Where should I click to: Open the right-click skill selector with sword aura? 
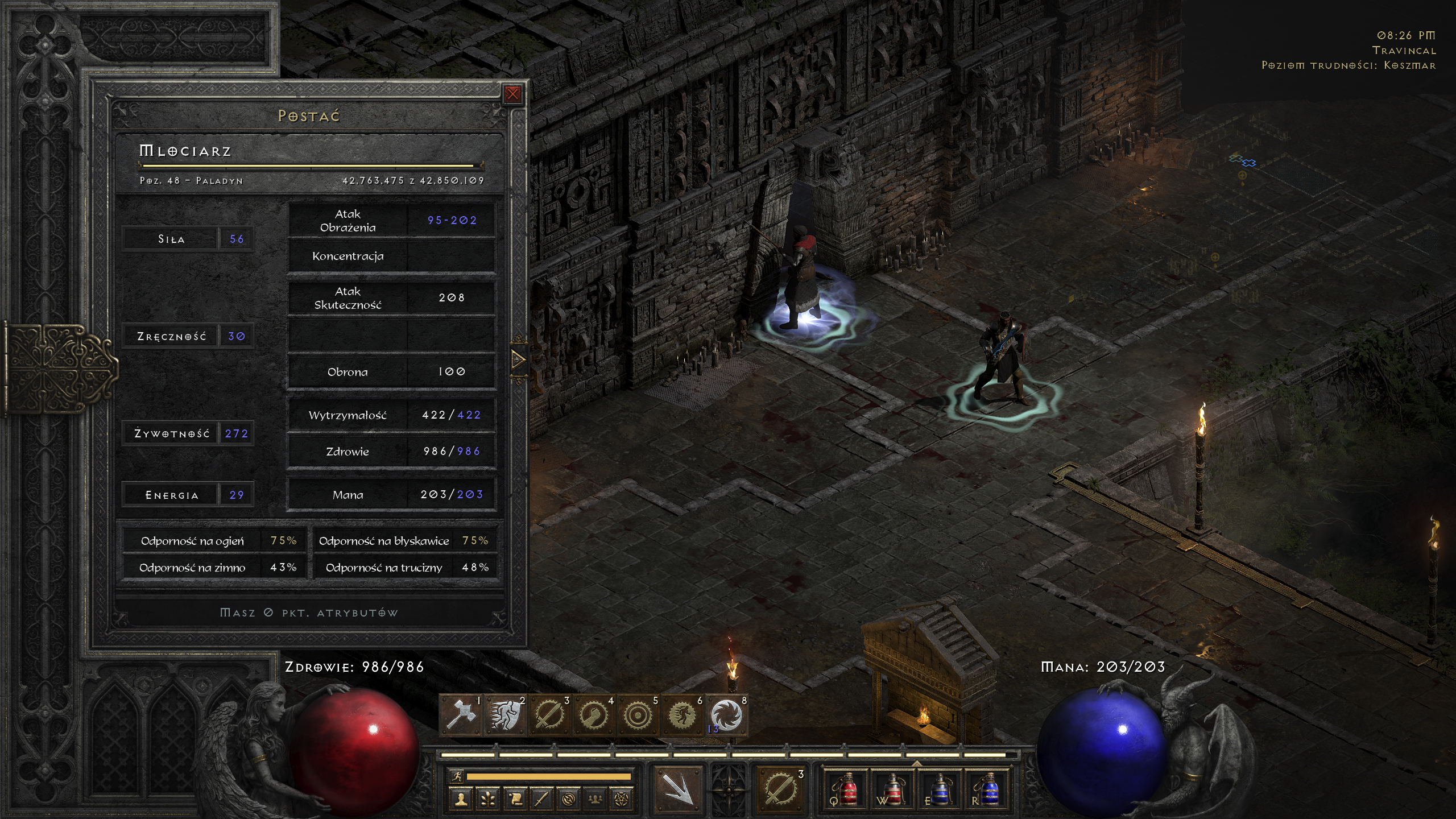[781, 789]
